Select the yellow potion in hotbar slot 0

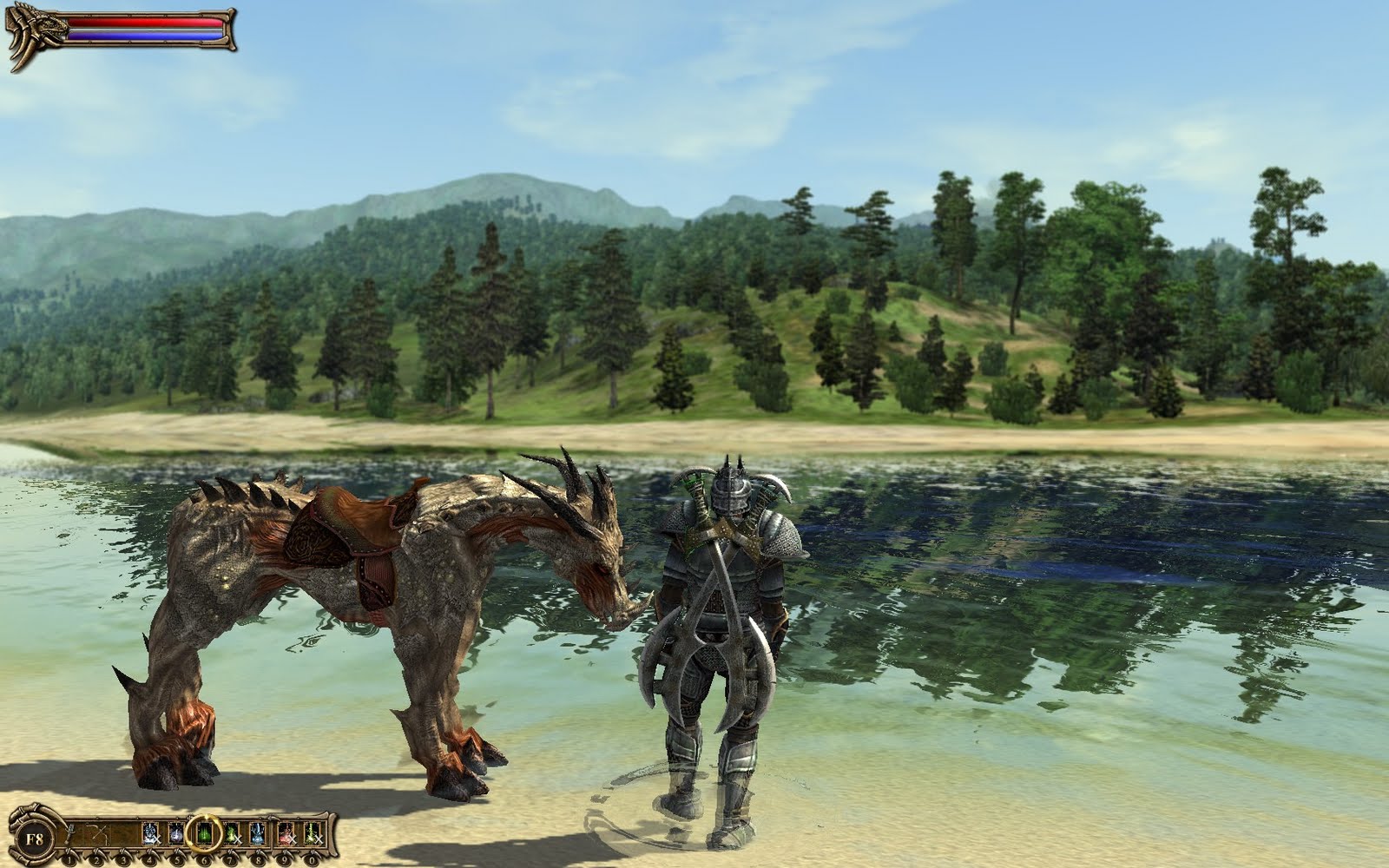[313, 832]
